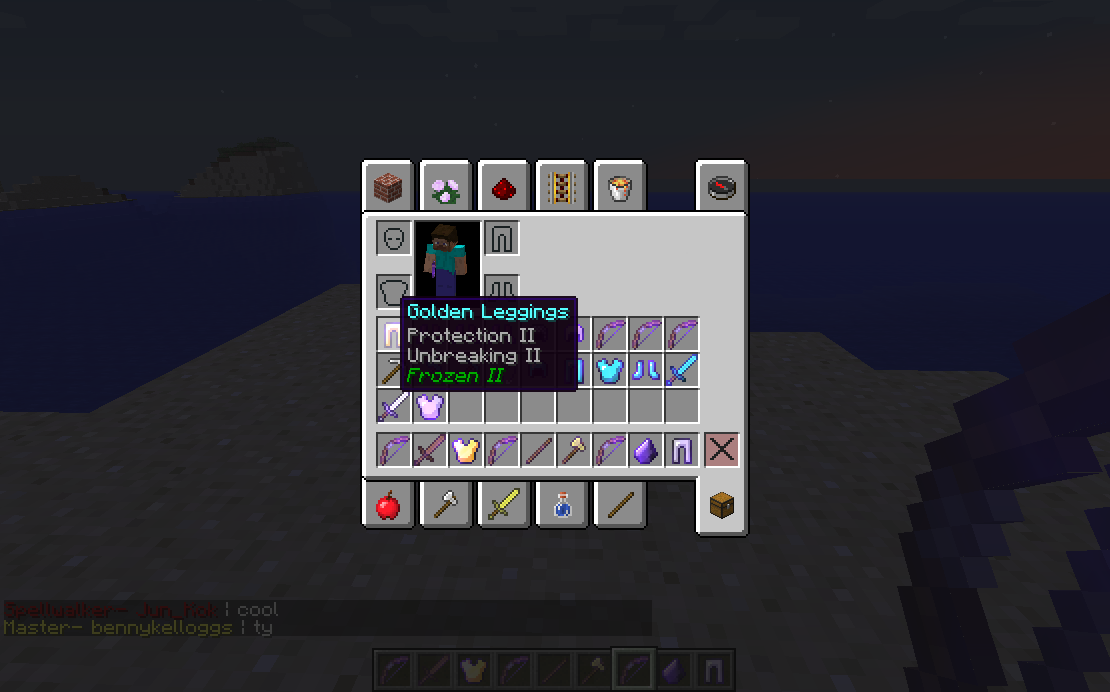Open the Building Blocks brick tab
This screenshot has height=692, width=1110.
[388, 186]
